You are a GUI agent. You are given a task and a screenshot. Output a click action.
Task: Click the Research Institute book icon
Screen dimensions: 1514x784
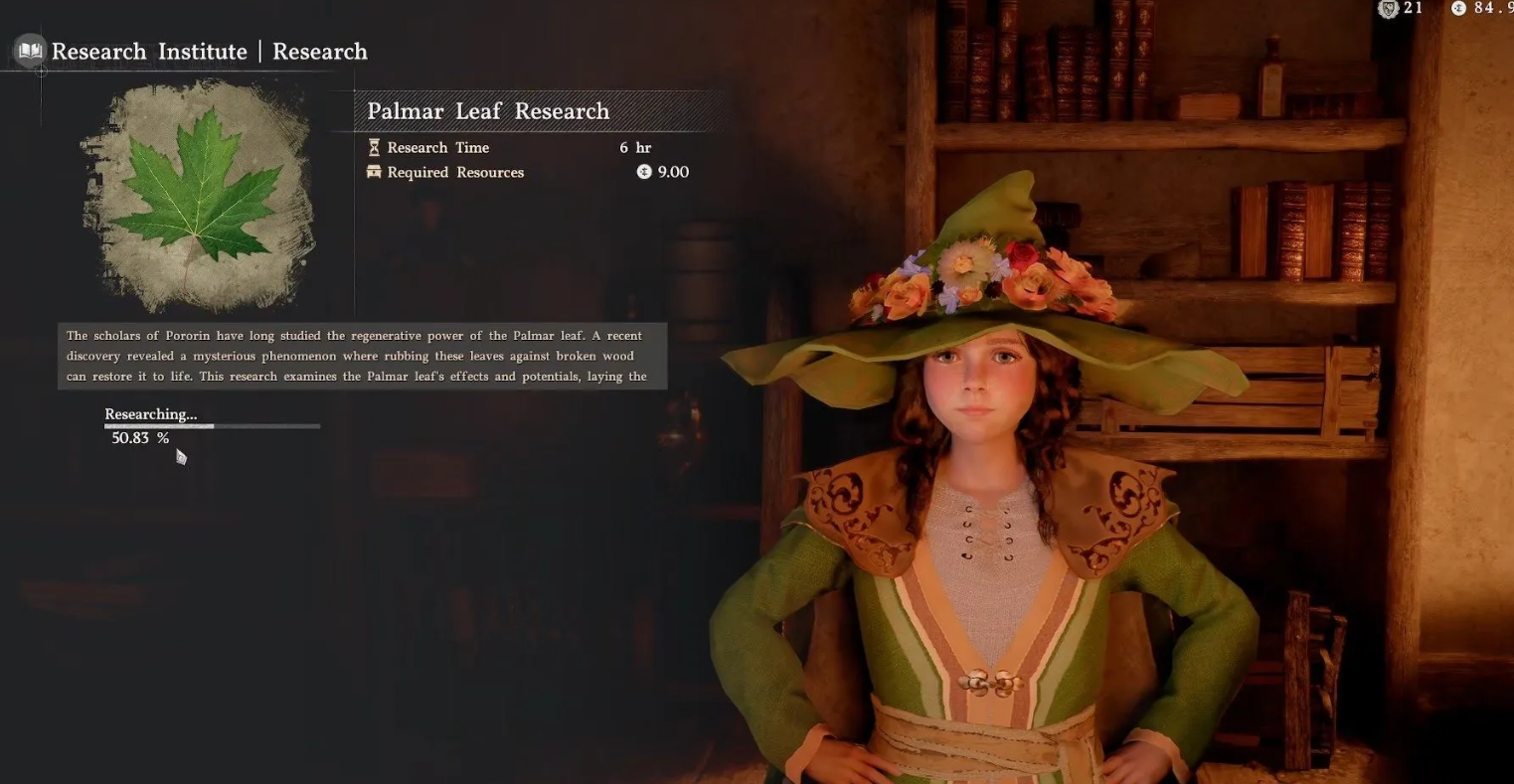point(30,51)
